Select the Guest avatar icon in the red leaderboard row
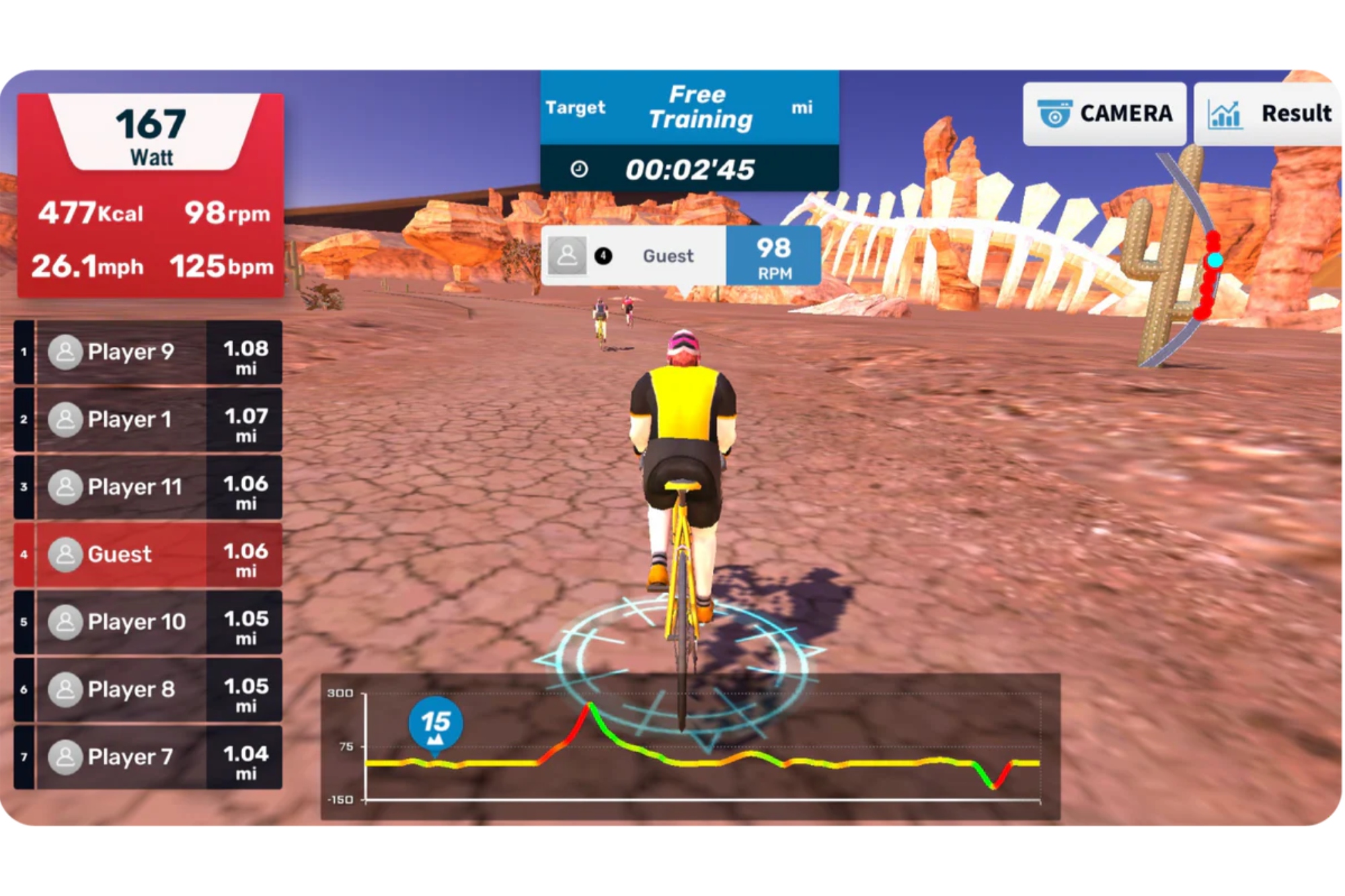This screenshot has height=896, width=1345. (65, 554)
